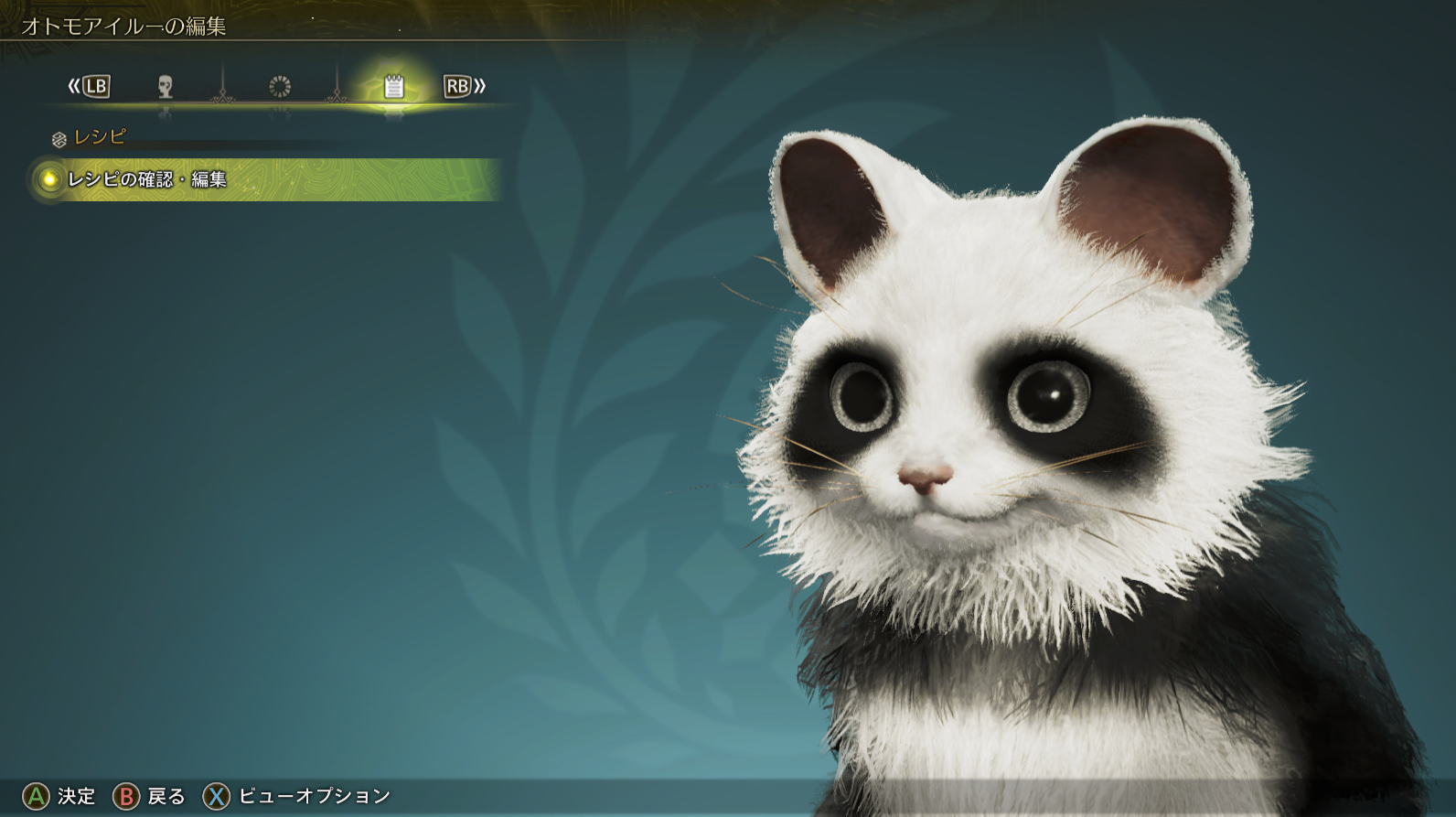The width and height of the screenshot is (1456, 817).
Task: Click the diamond icon beside レシピ header
Action: click(59, 139)
